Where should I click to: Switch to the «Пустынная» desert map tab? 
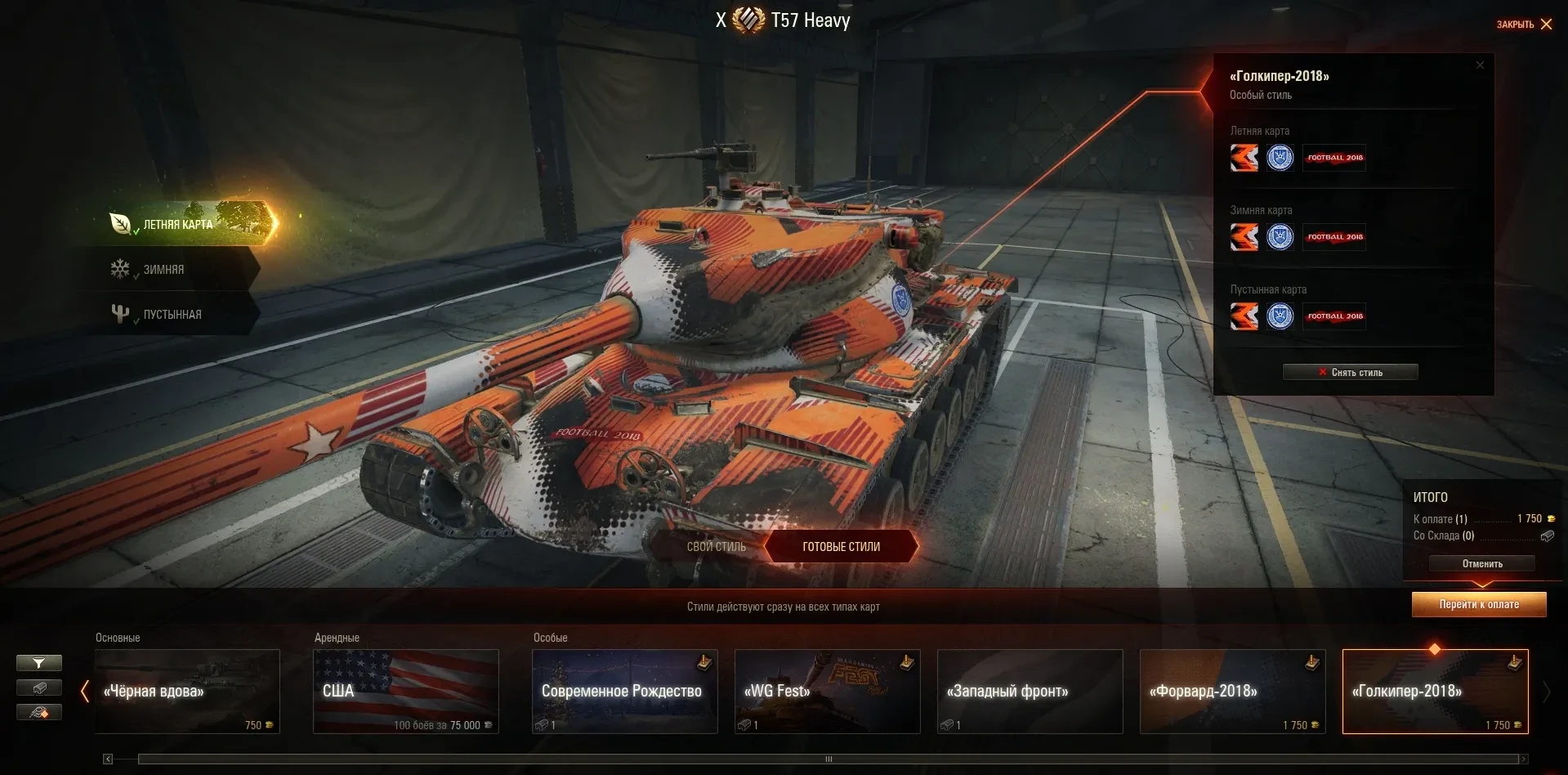click(172, 315)
